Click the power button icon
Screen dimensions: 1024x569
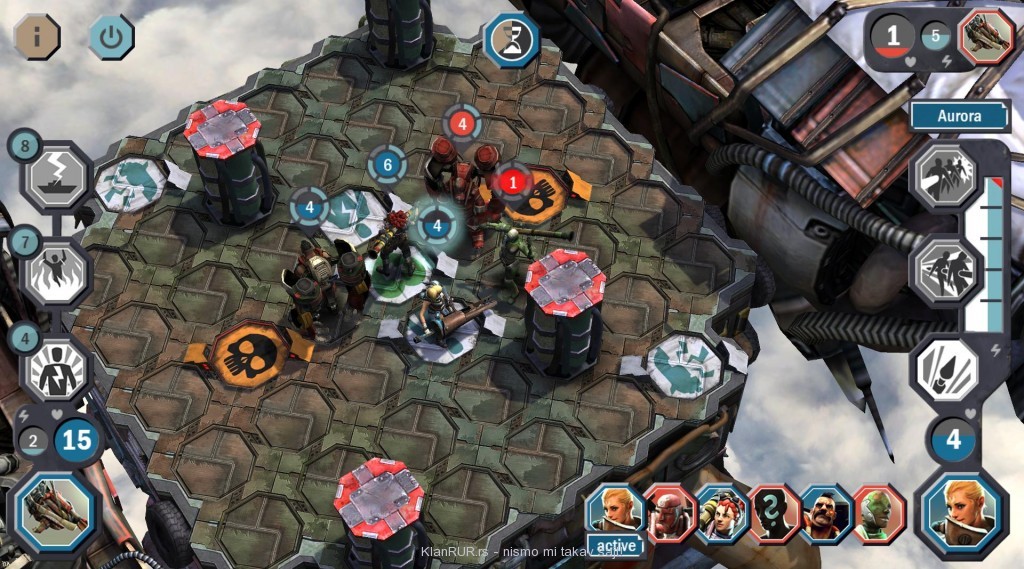(x=111, y=37)
